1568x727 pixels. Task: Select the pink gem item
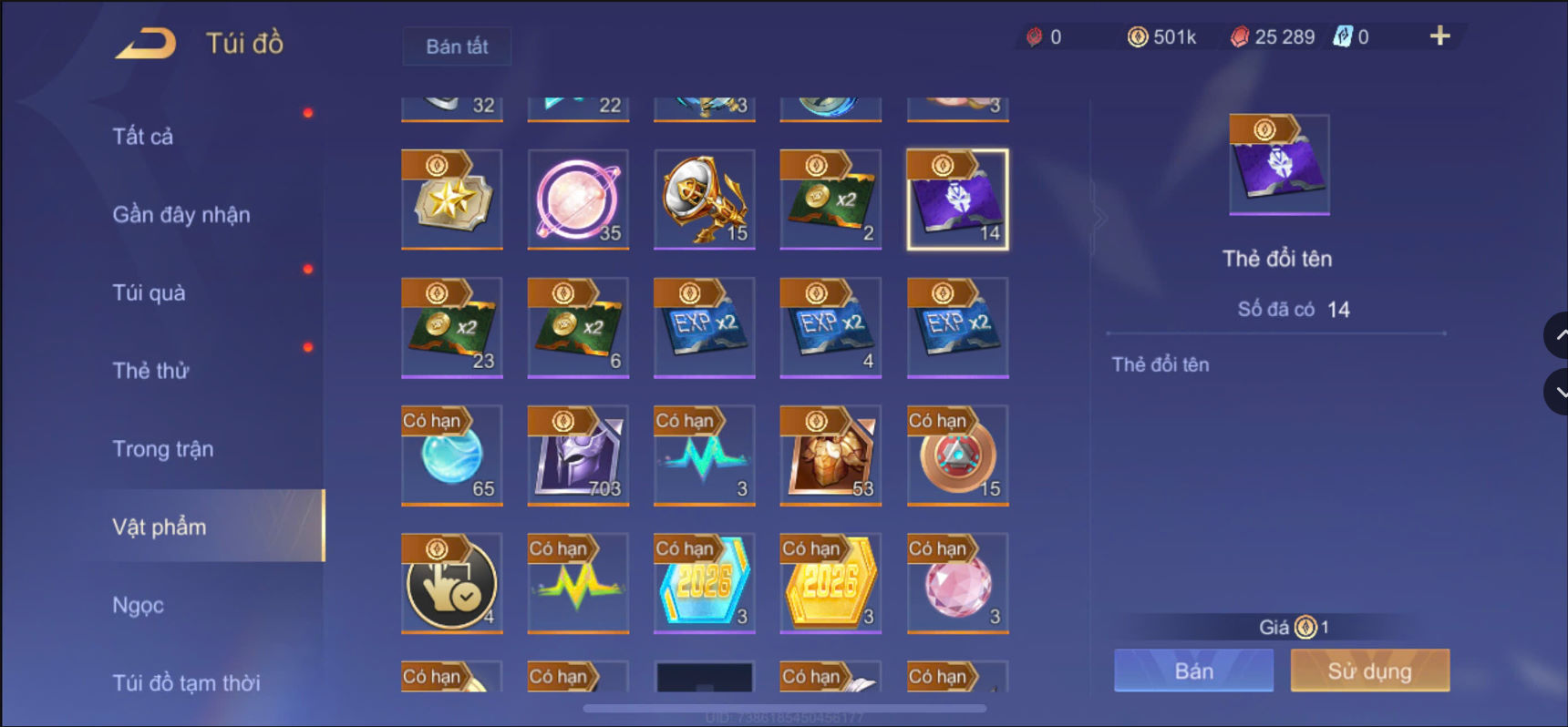[956, 583]
